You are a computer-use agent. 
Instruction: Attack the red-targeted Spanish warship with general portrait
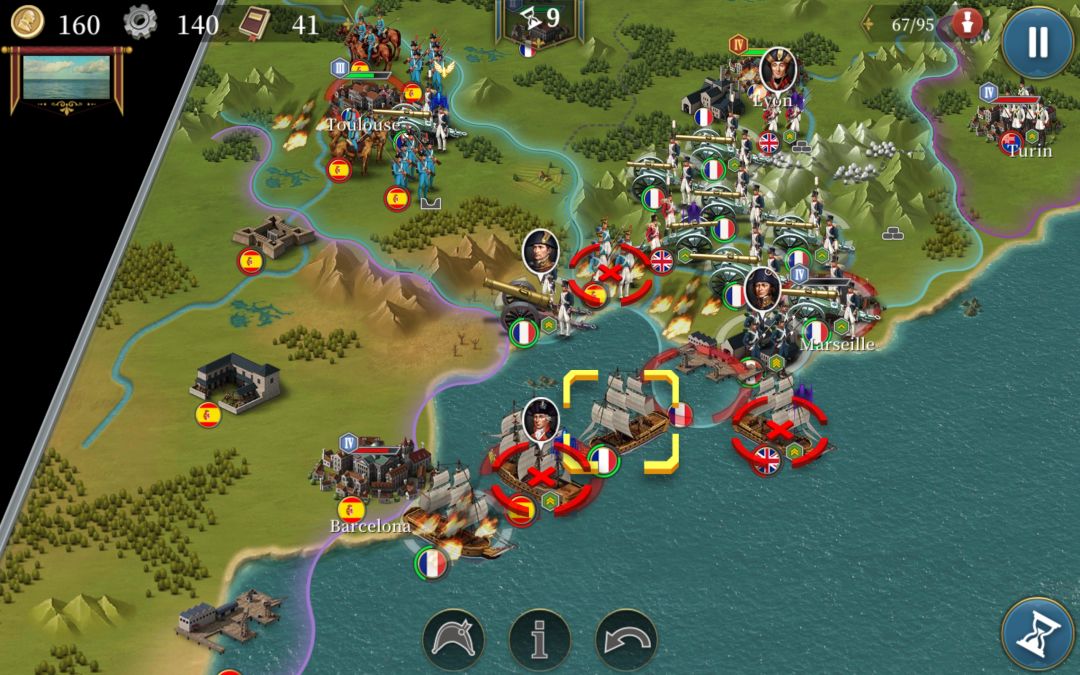(x=541, y=470)
